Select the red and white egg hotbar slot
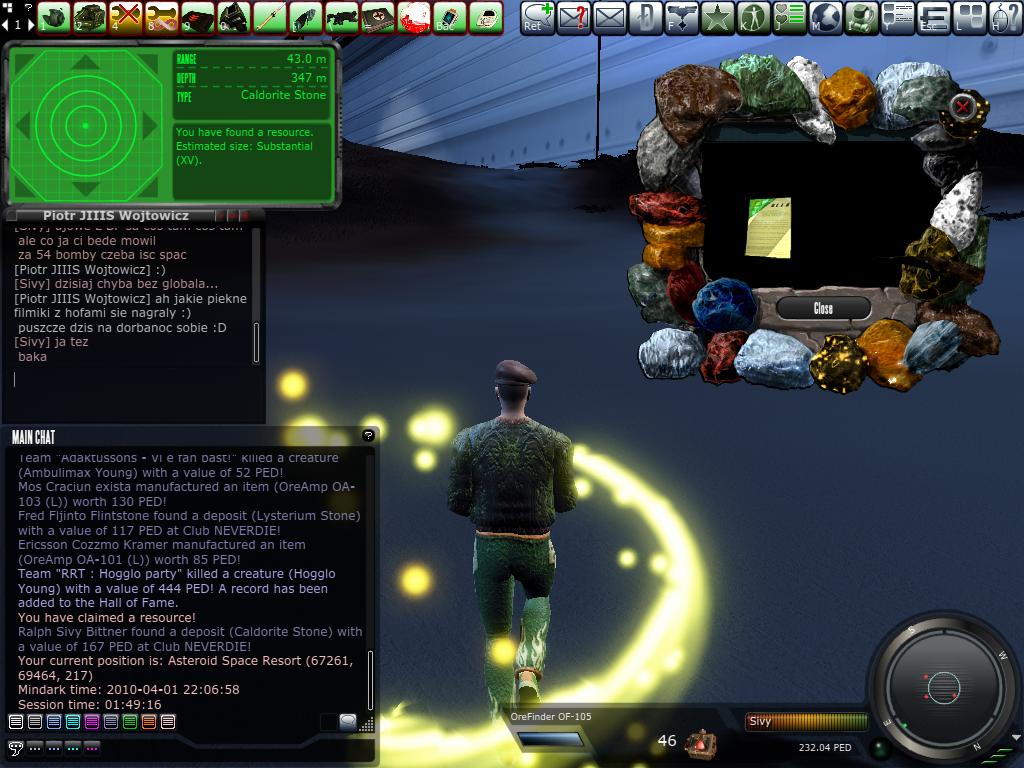 (414, 17)
